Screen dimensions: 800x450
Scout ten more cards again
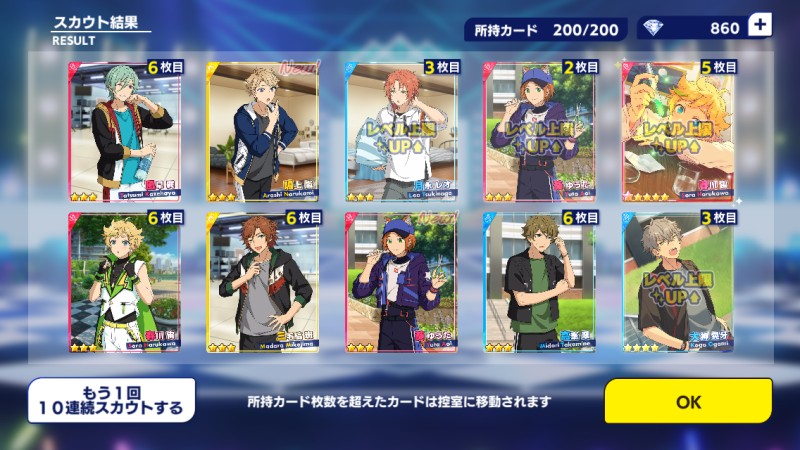[110, 400]
